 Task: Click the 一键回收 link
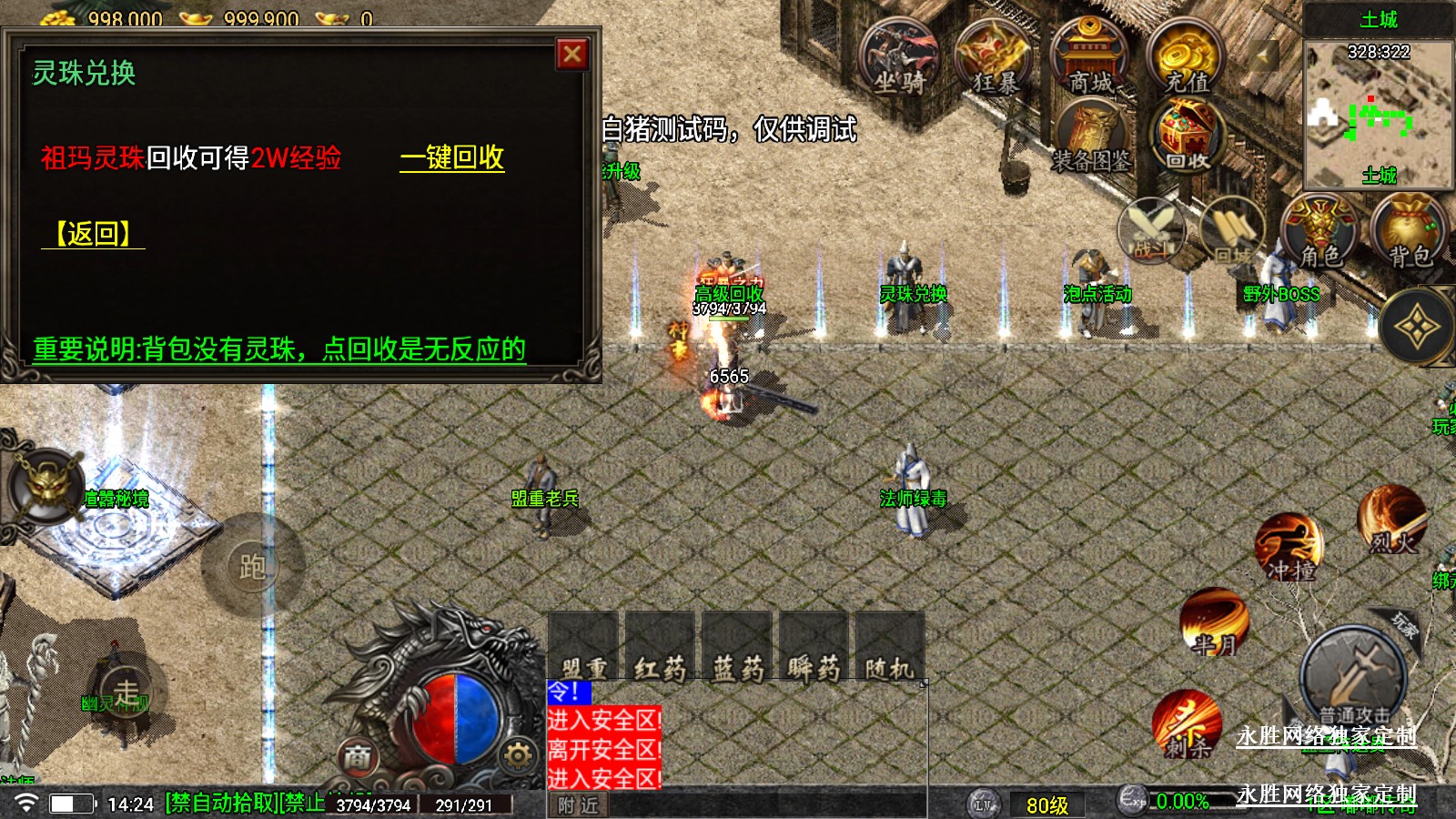(x=452, y=157)
